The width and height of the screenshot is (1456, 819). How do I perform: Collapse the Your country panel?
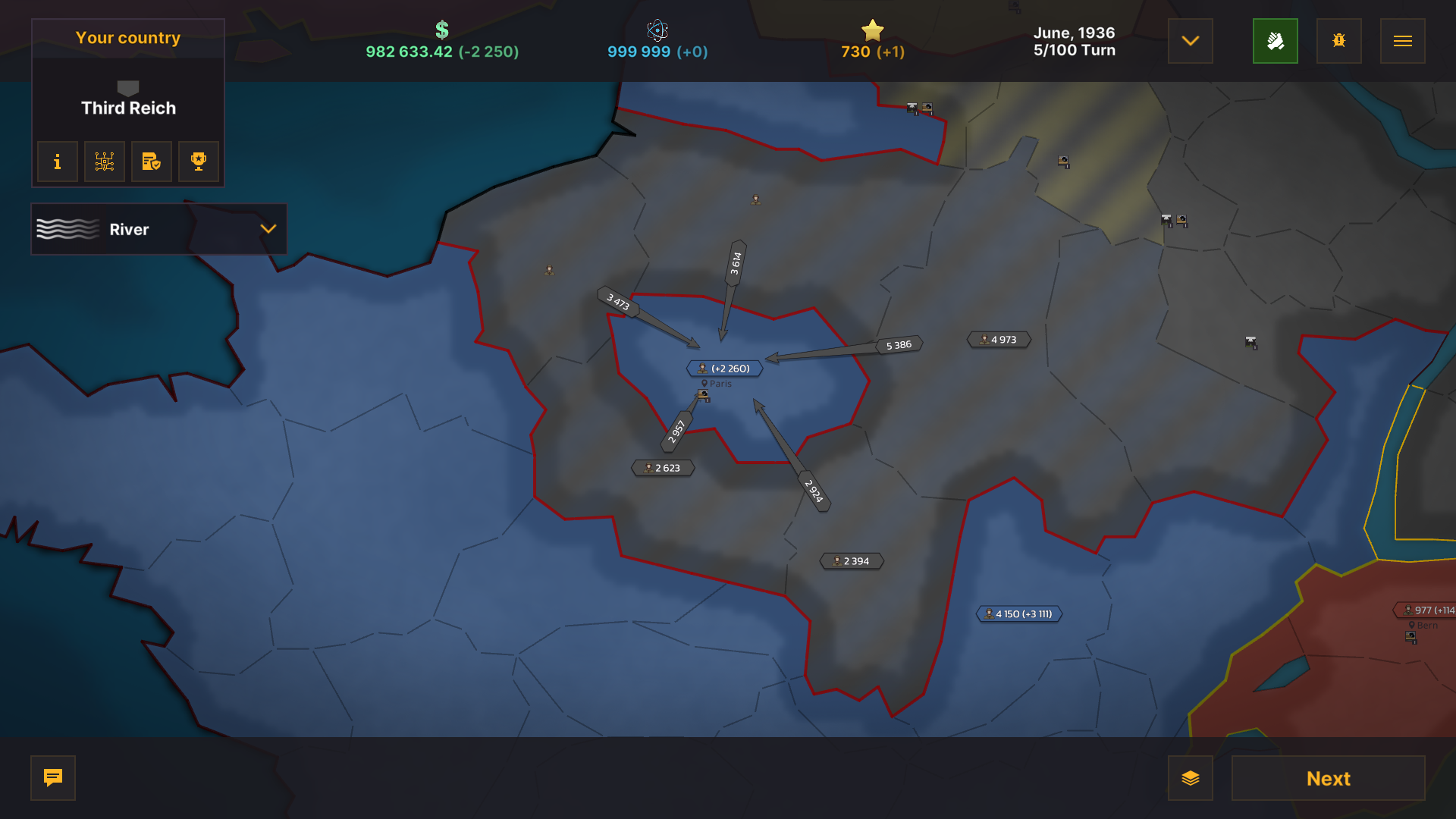tap(127, 37)
